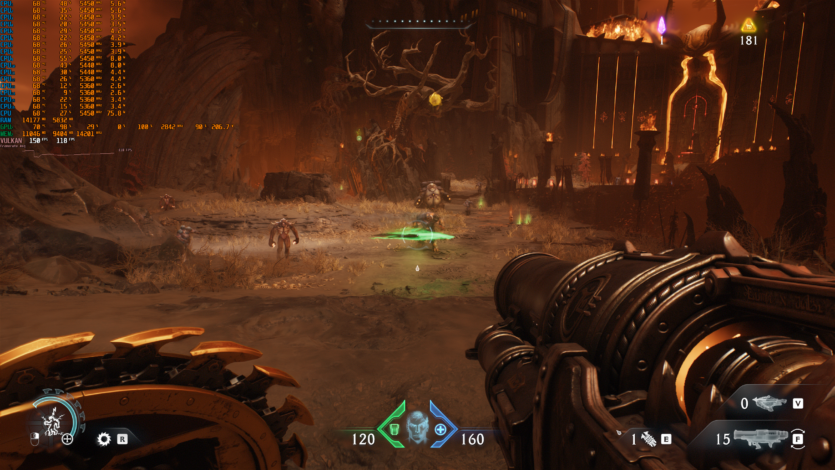Select the rocket launcher weapon slot
Viewport: 835px width, 470px height.
coord(765,438)
